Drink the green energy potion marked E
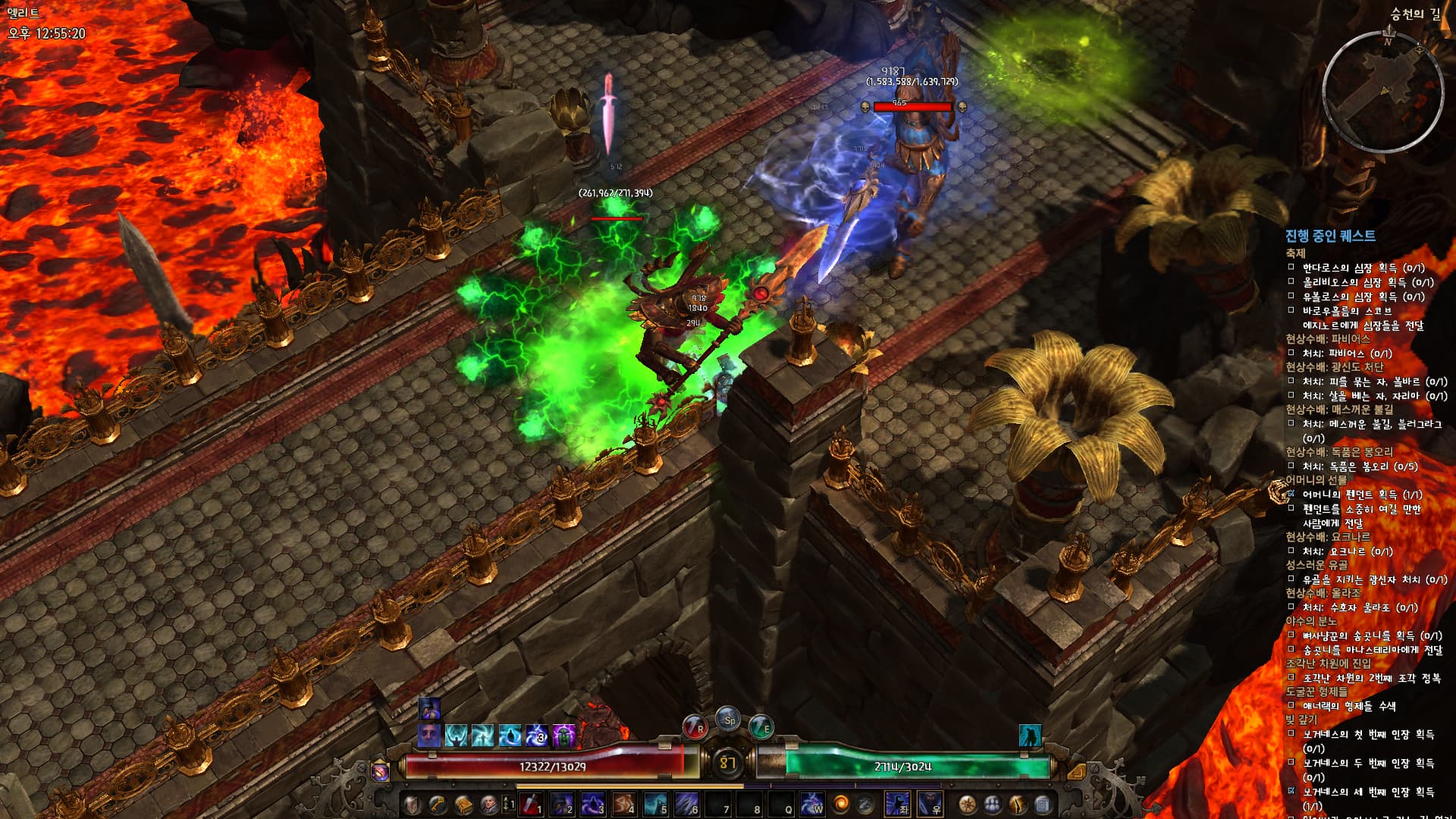Viewport: 1456px width, 819px height. [761, 728]
